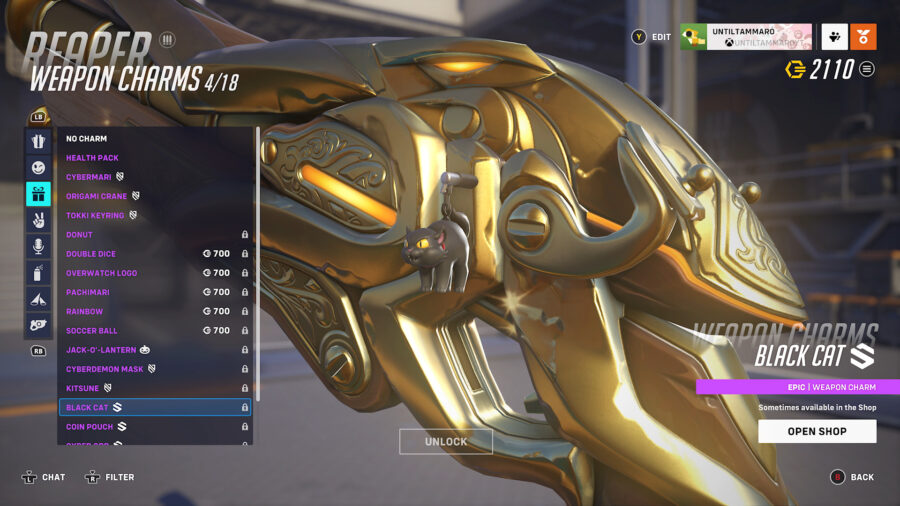Screen dimensions: 900x506
Task: Open the shop for Black Cat
Action: (817, 431)
